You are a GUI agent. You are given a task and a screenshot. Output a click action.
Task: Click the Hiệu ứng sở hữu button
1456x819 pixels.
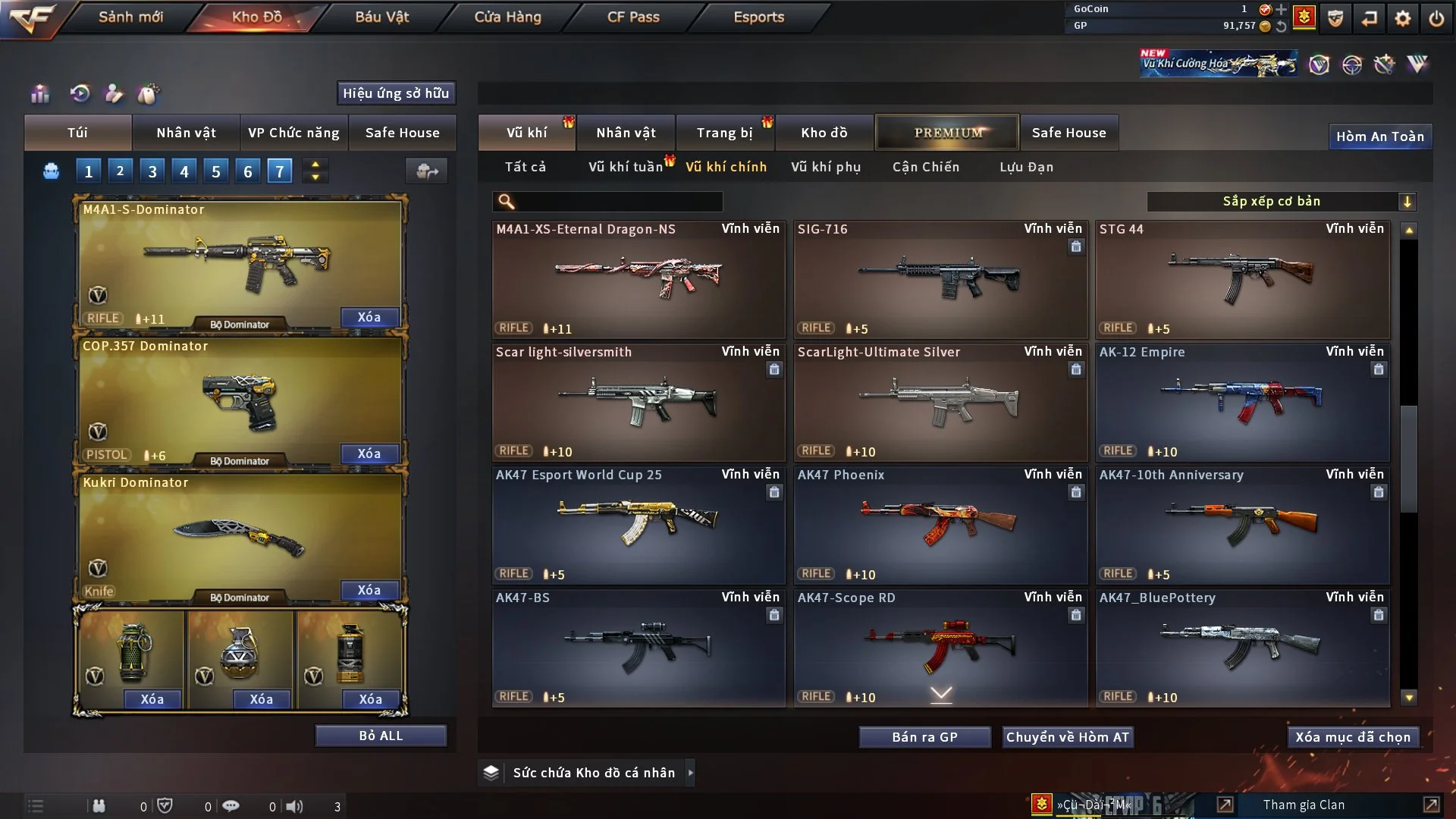coord(396,93)
